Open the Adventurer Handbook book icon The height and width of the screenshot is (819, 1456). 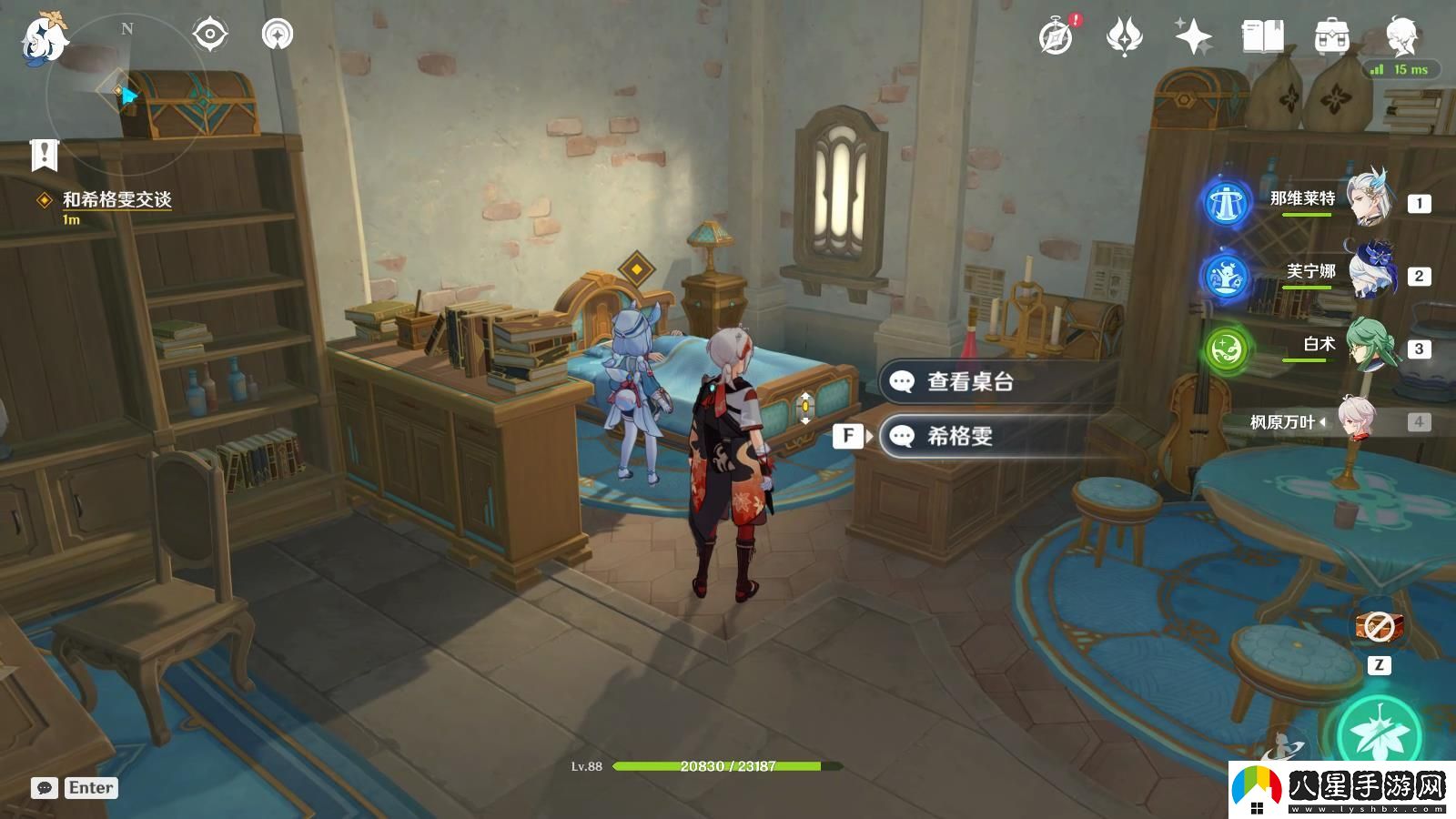tap(1262, 37)
